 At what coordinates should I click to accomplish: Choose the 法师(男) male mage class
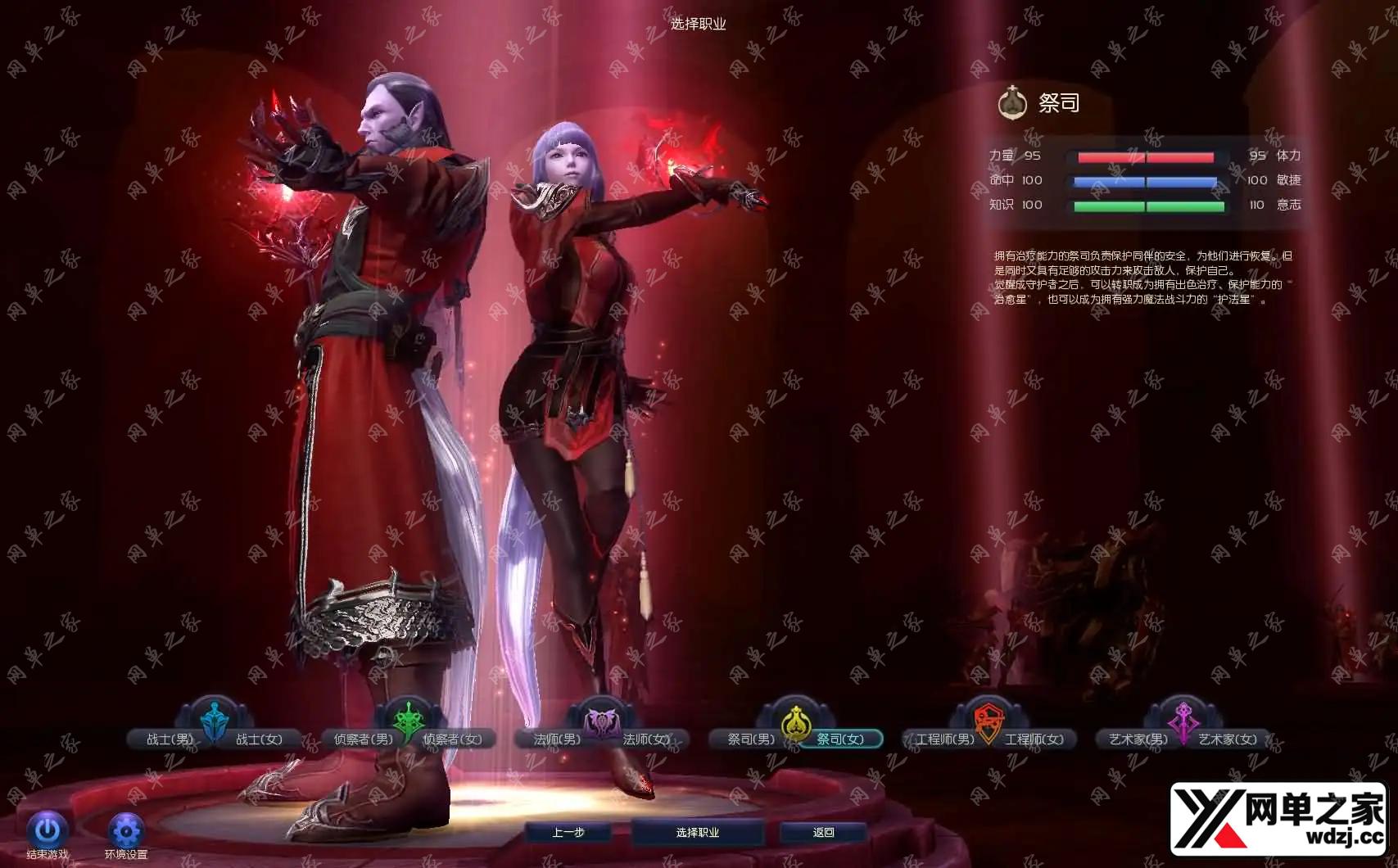point(557,739)
